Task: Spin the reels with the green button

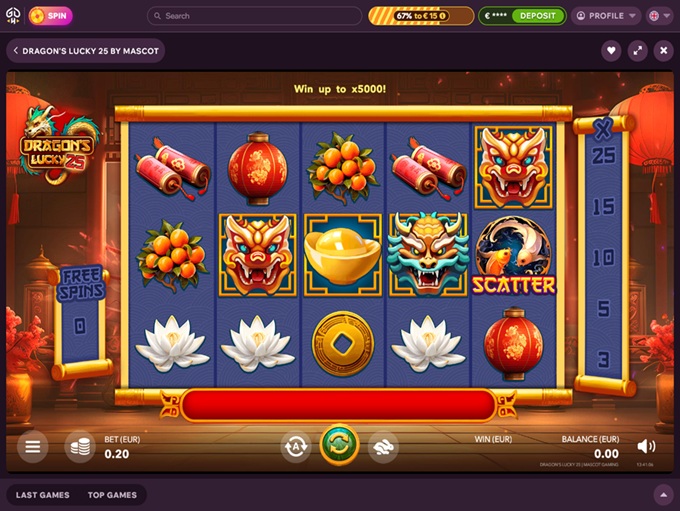Action: click(340, 445)
